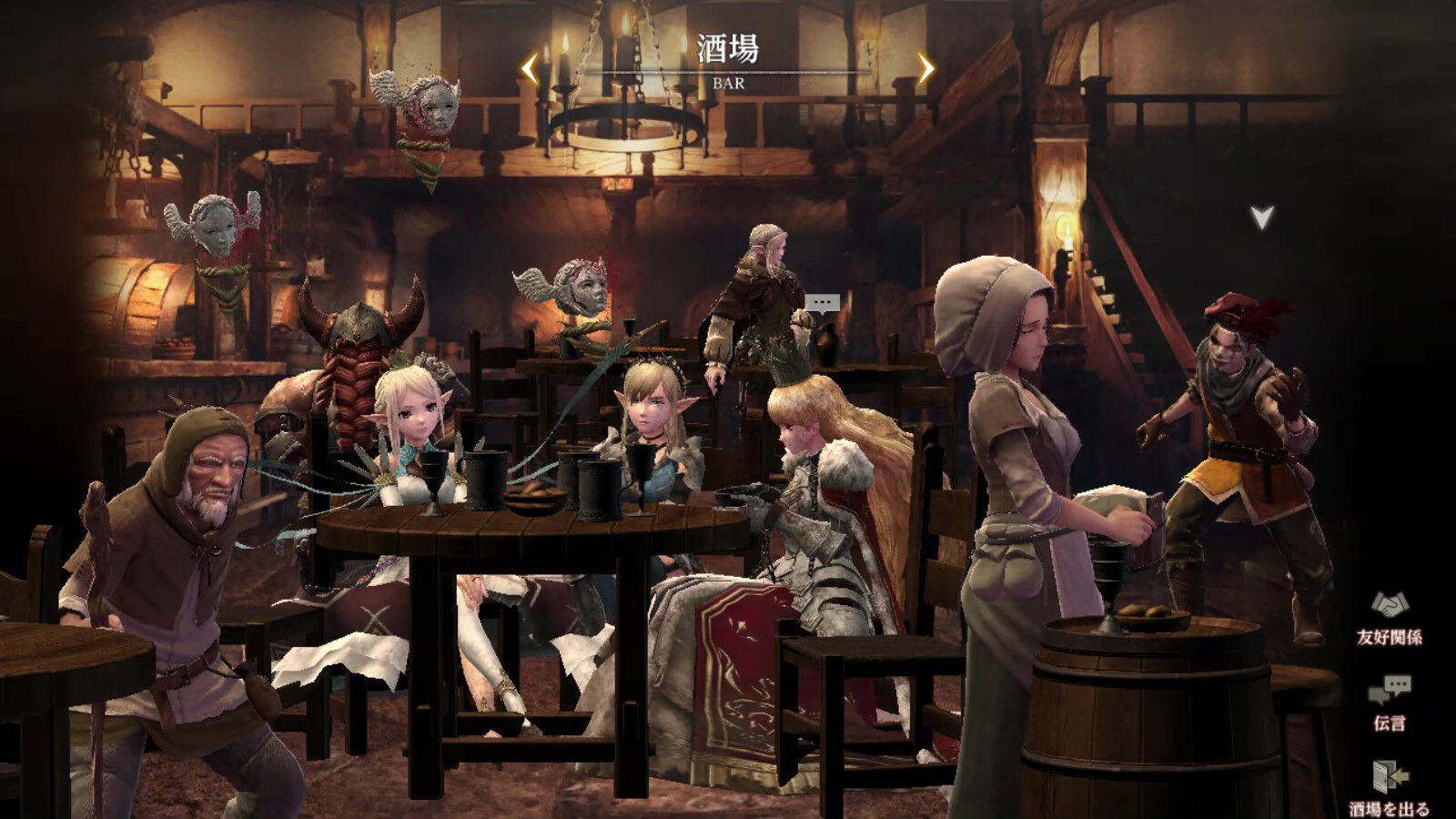Click the golden left arrow beside the 酒場 title
Image resolution: width=1456 pixels, height=819 pixels.
click(x=529, y=66)
